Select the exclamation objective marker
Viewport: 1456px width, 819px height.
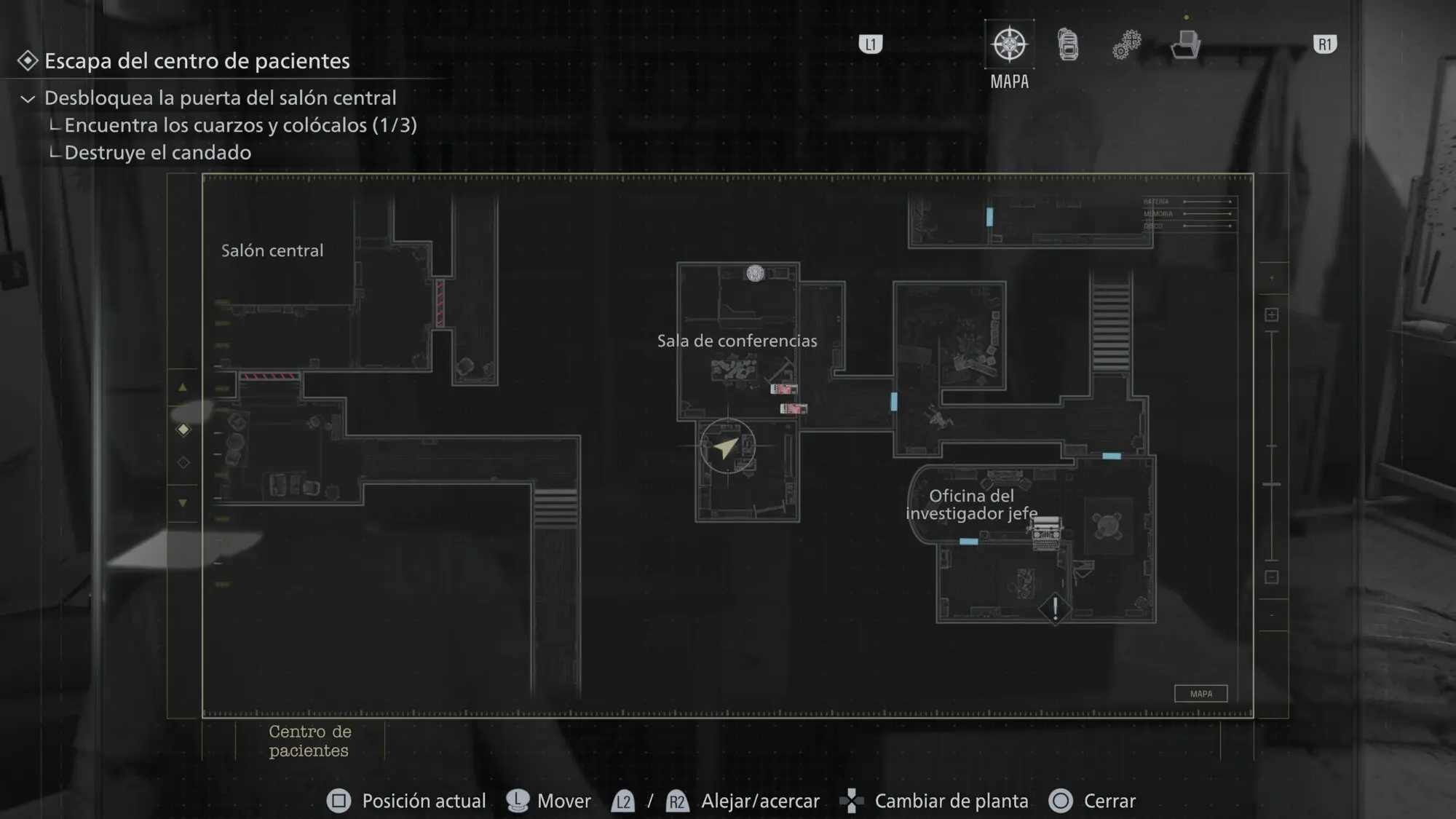pyautogui.click(x=1054, y=608)
